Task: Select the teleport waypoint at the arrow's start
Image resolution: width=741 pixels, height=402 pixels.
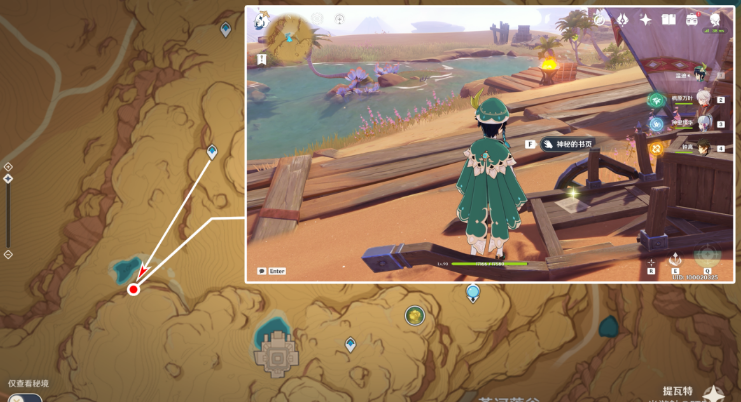Action: tap(212, 152)
